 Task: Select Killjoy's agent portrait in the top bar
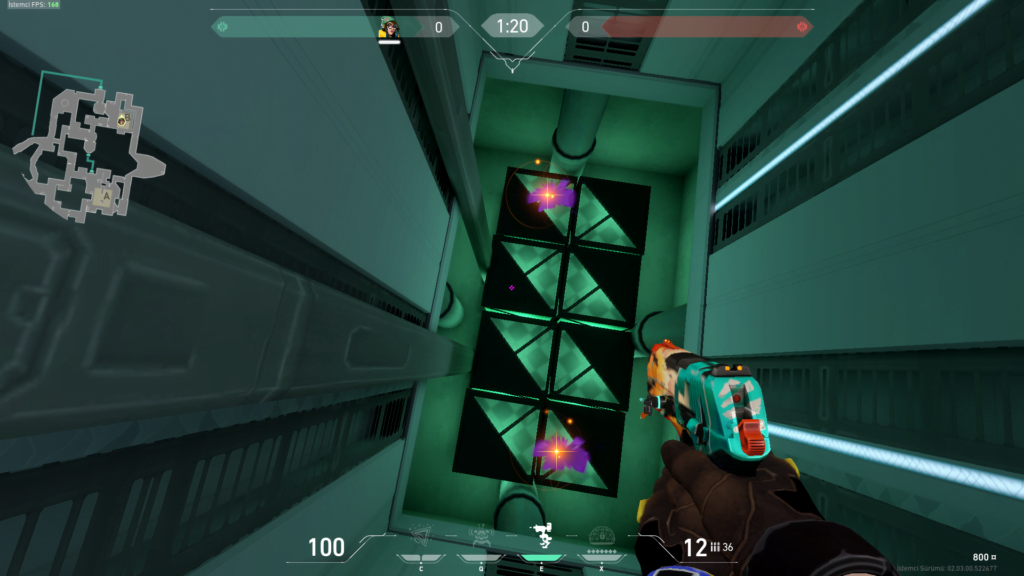[389, 28]
